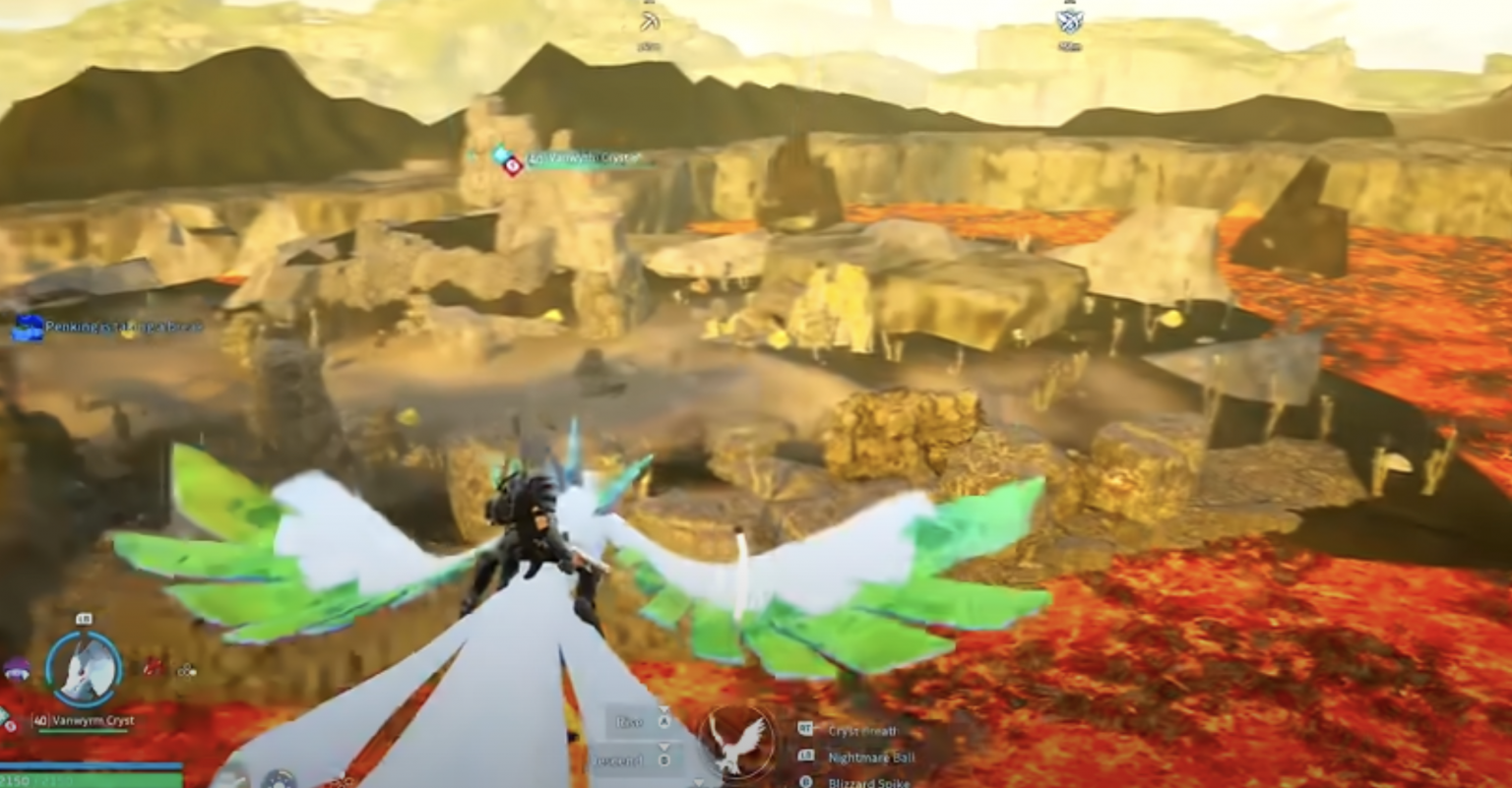This screenshot has height=788, width=1512.
Task: Click the red element icon beside the portrait
Action: [153, 668]
